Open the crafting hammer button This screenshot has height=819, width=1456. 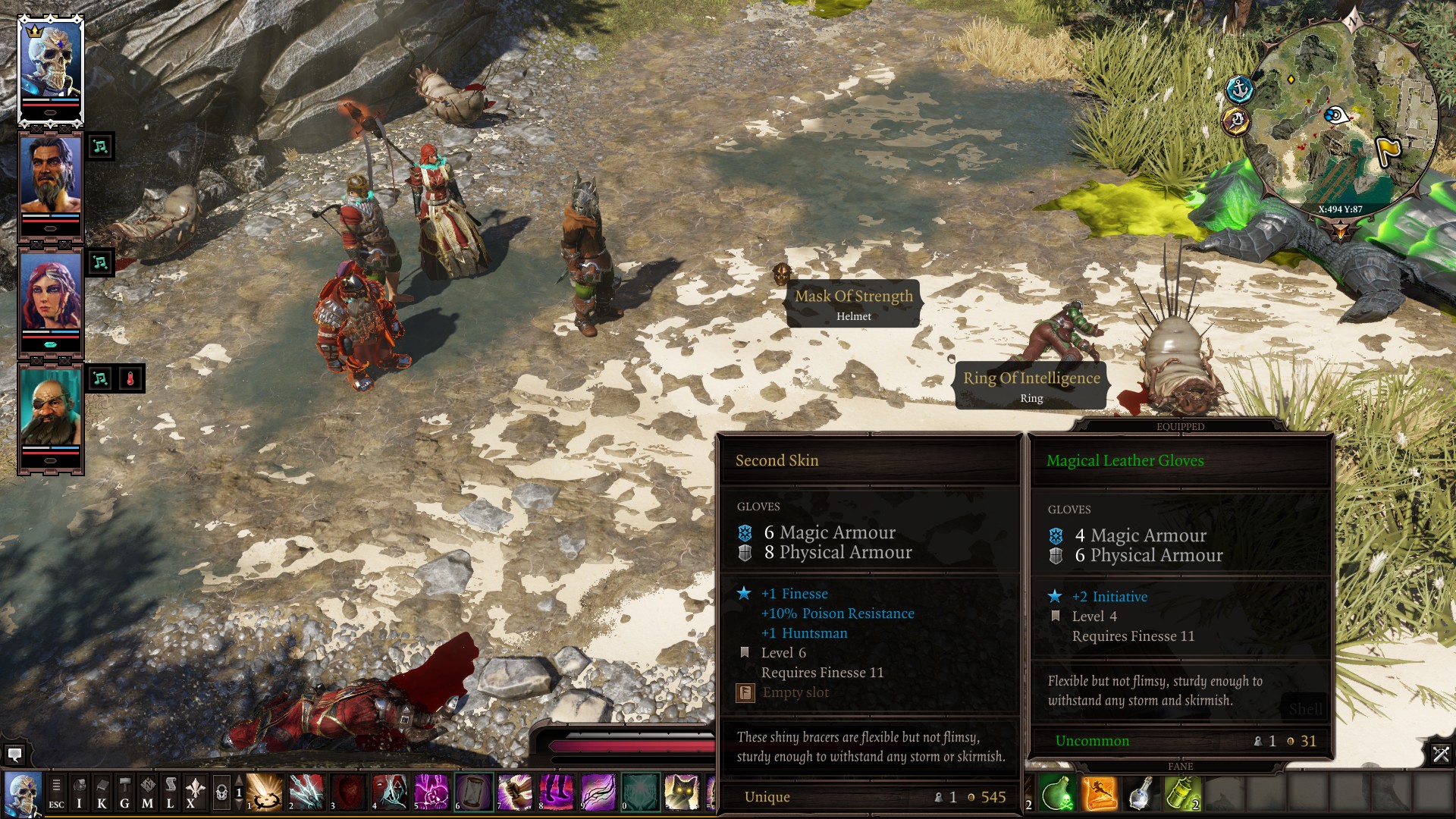click(125, 793)
